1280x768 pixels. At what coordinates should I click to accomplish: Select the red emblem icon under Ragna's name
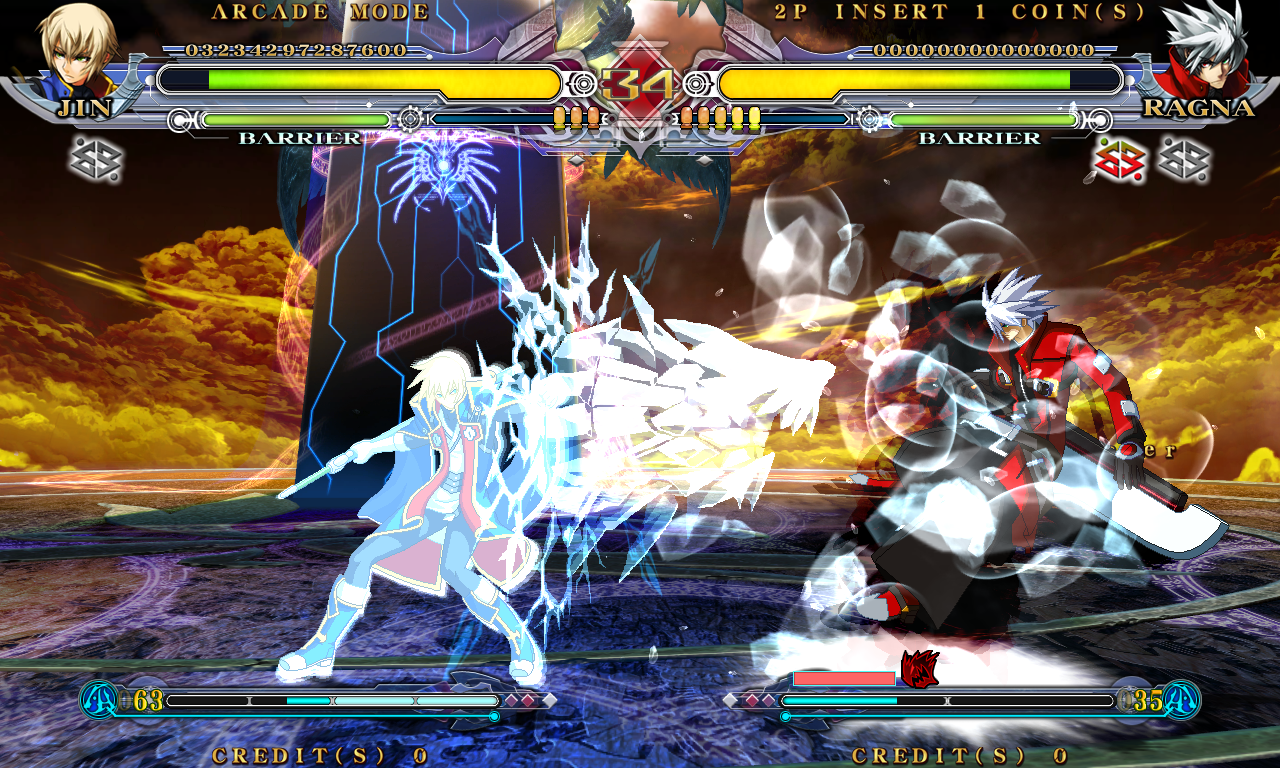click(x=1120, y=160)
